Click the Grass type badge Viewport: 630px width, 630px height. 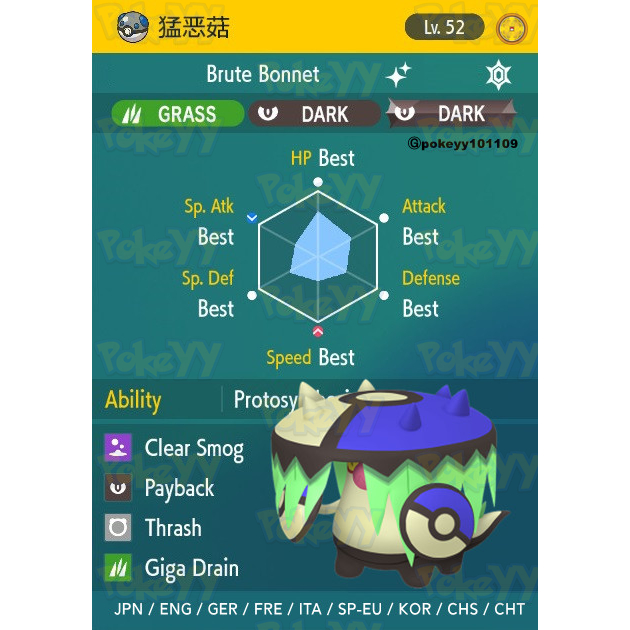[177, 114]
